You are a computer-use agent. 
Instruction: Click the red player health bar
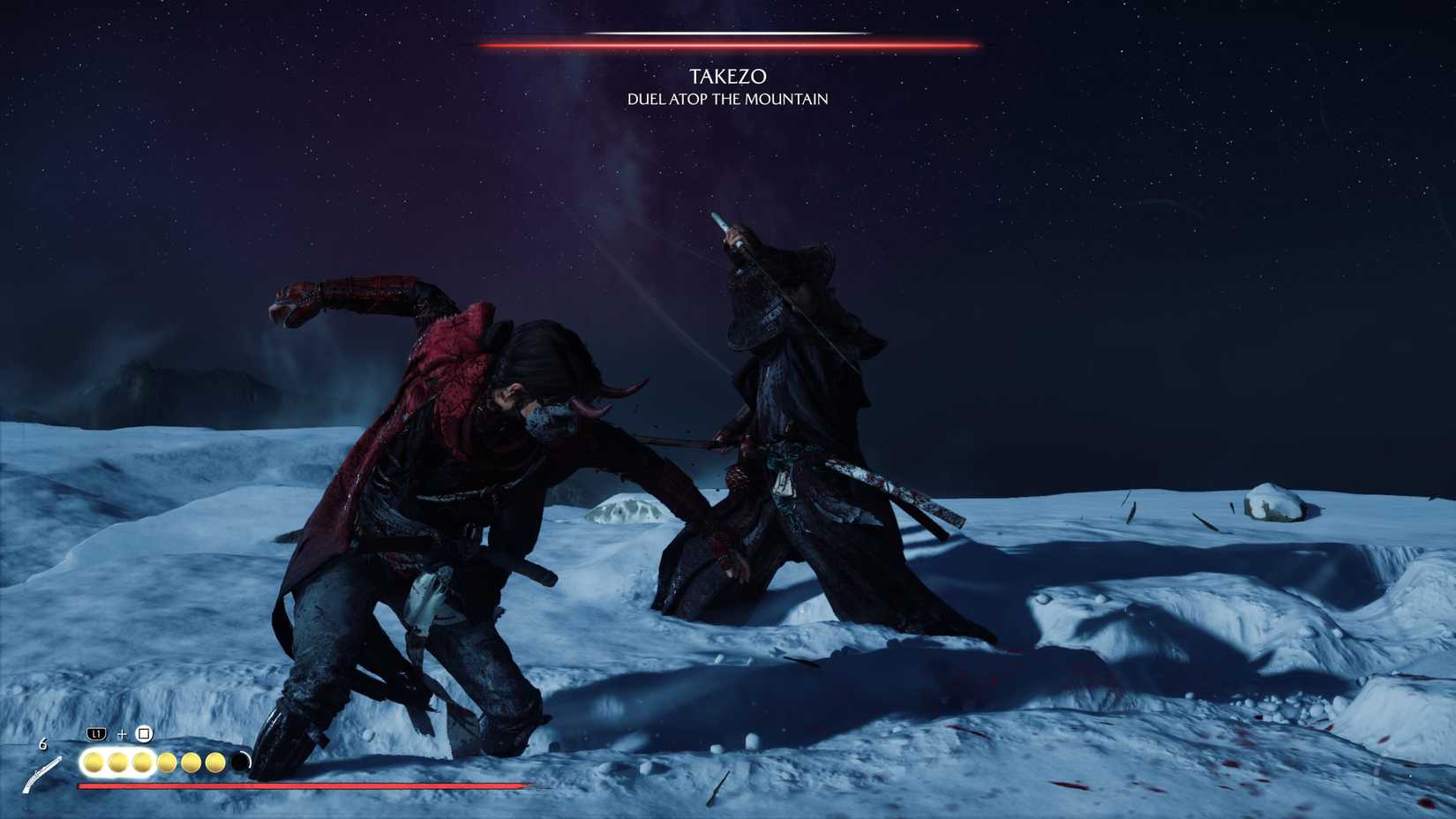tap(300, 785)
